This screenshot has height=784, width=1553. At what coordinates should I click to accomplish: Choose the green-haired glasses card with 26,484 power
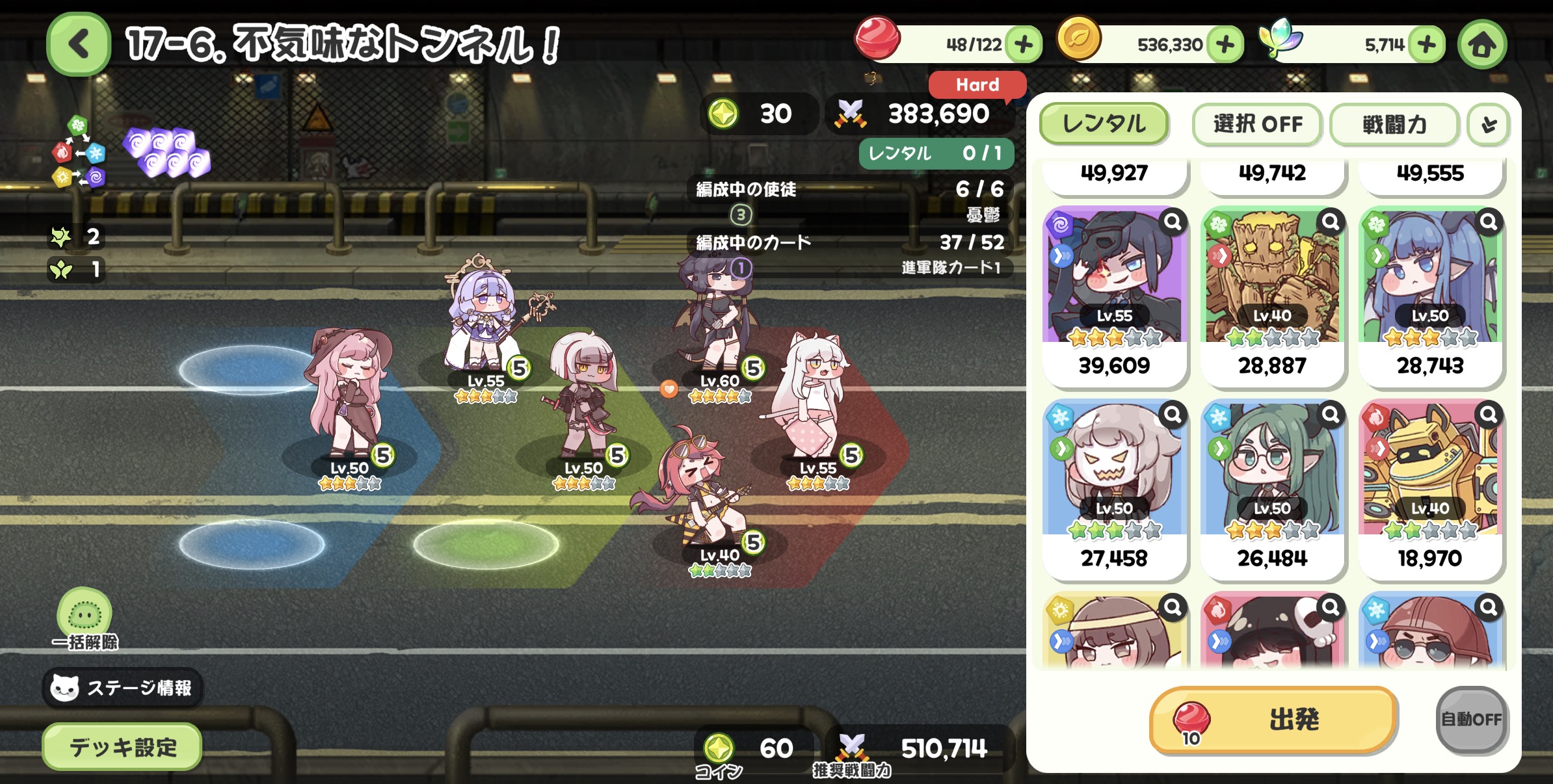1272,488
